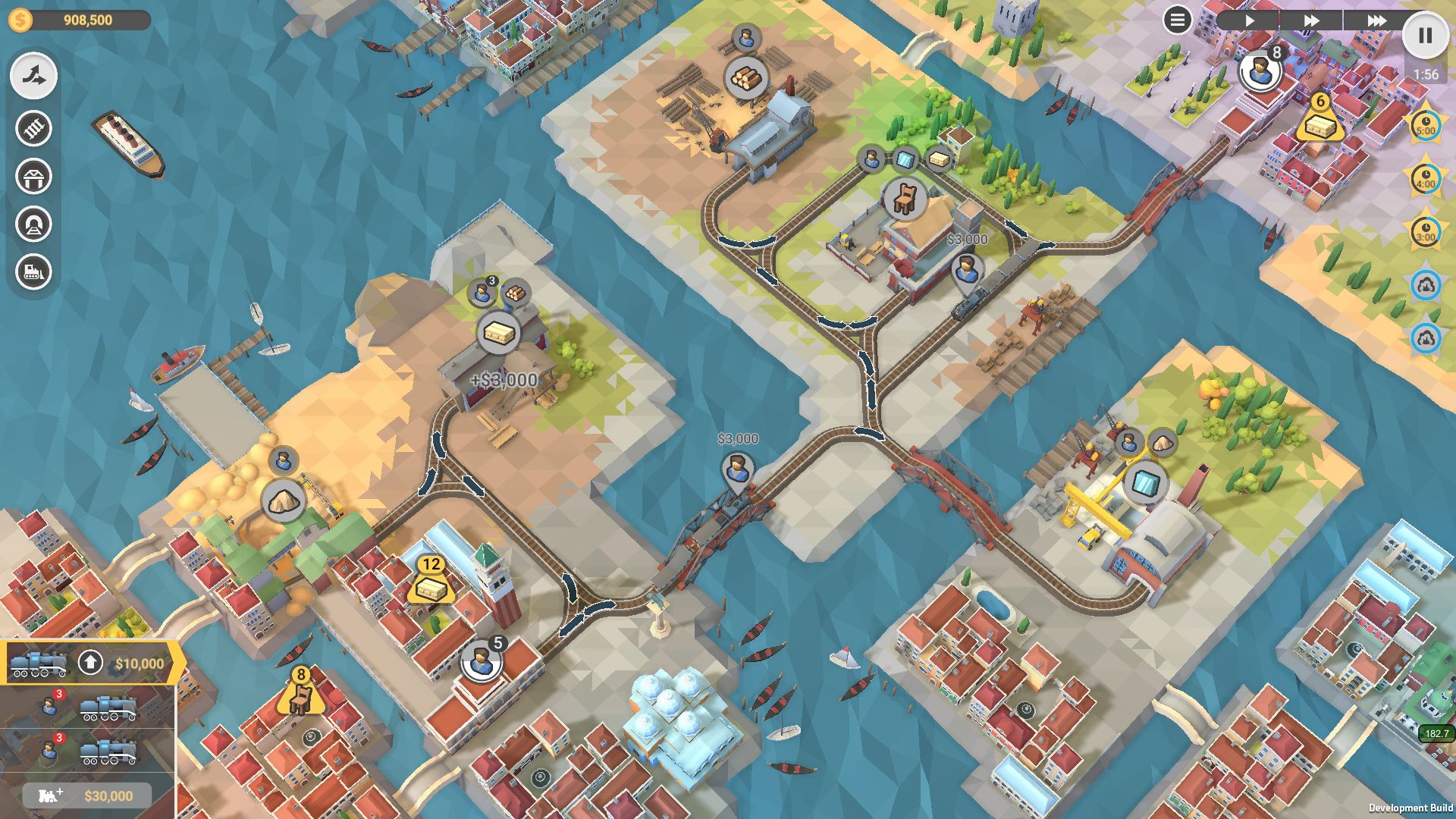Screen dimensions: 1456x819
Task: Pick the tunnel building tool
Action: click(x=33, y=224)
